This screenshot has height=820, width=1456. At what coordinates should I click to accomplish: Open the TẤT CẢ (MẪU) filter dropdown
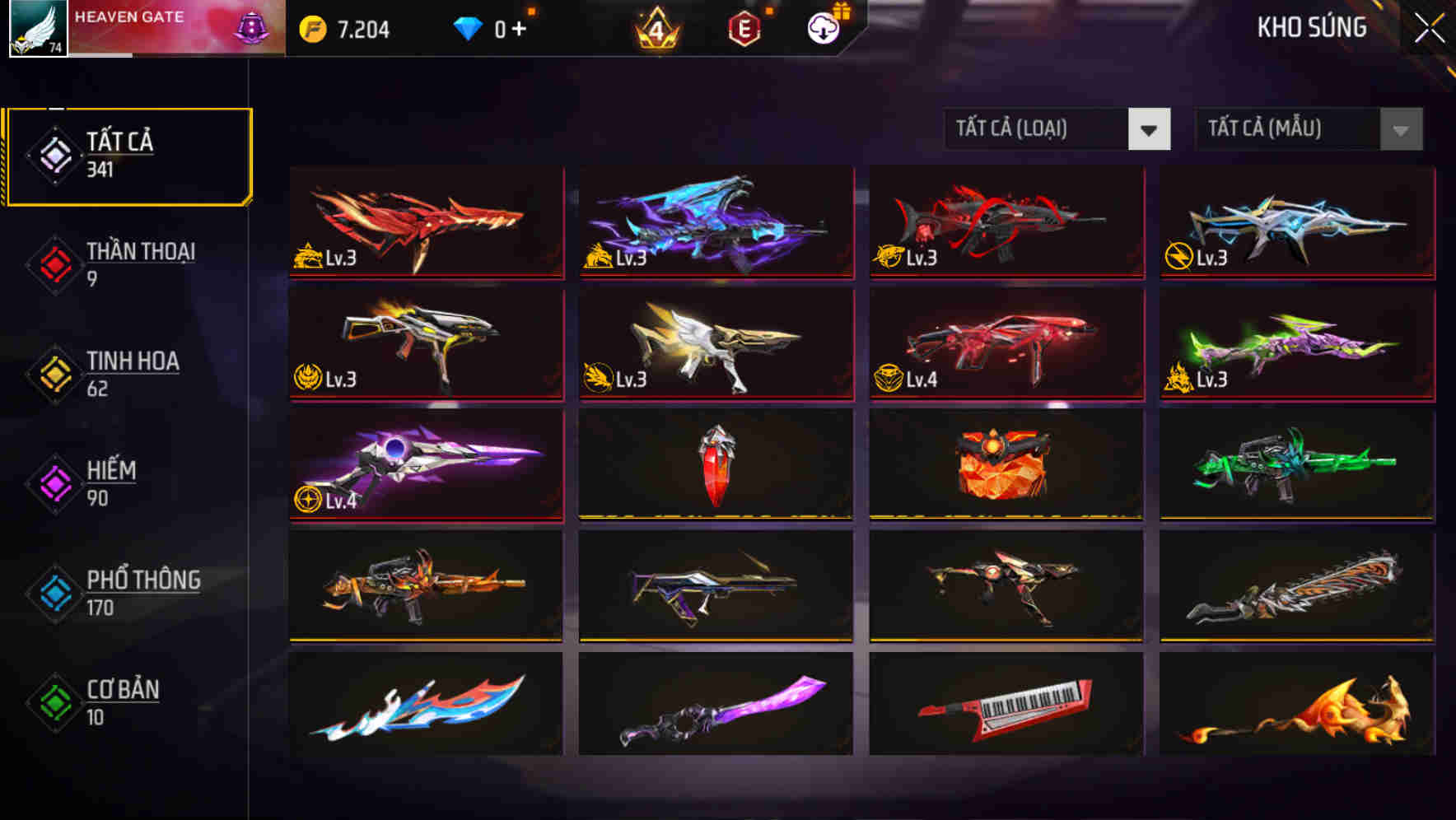click(x=1309, y=129)
